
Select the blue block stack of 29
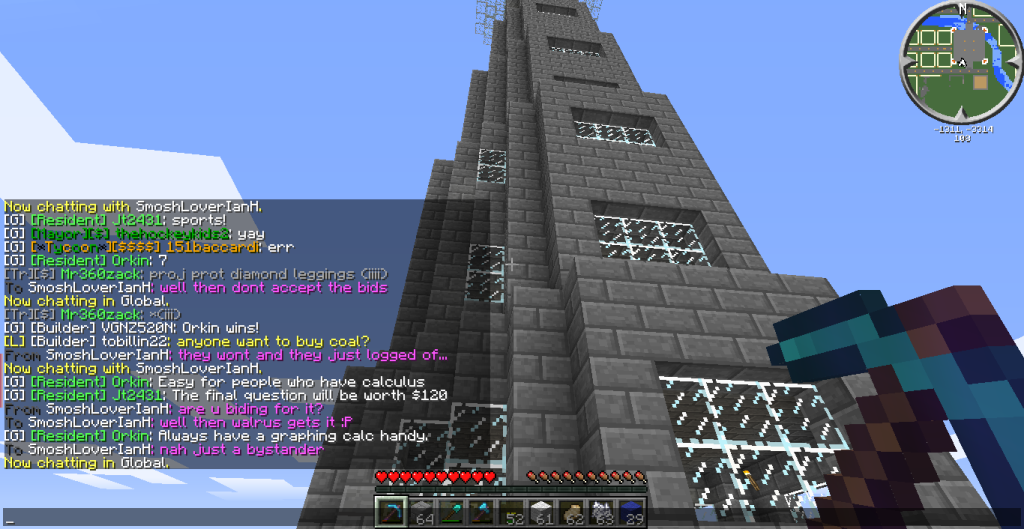[632, 510]
